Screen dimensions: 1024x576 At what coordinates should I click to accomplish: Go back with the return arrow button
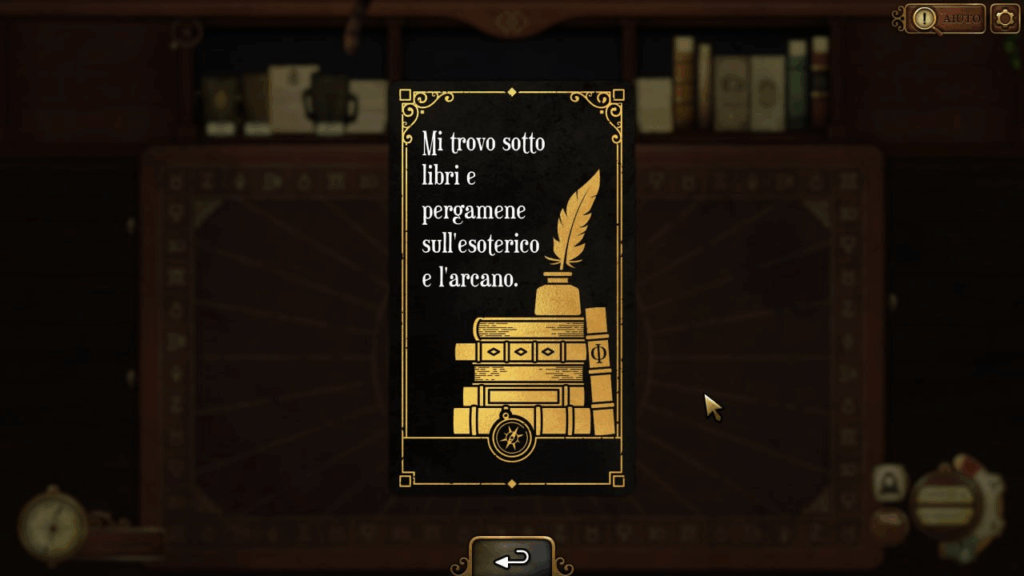[x=512, y=558]
